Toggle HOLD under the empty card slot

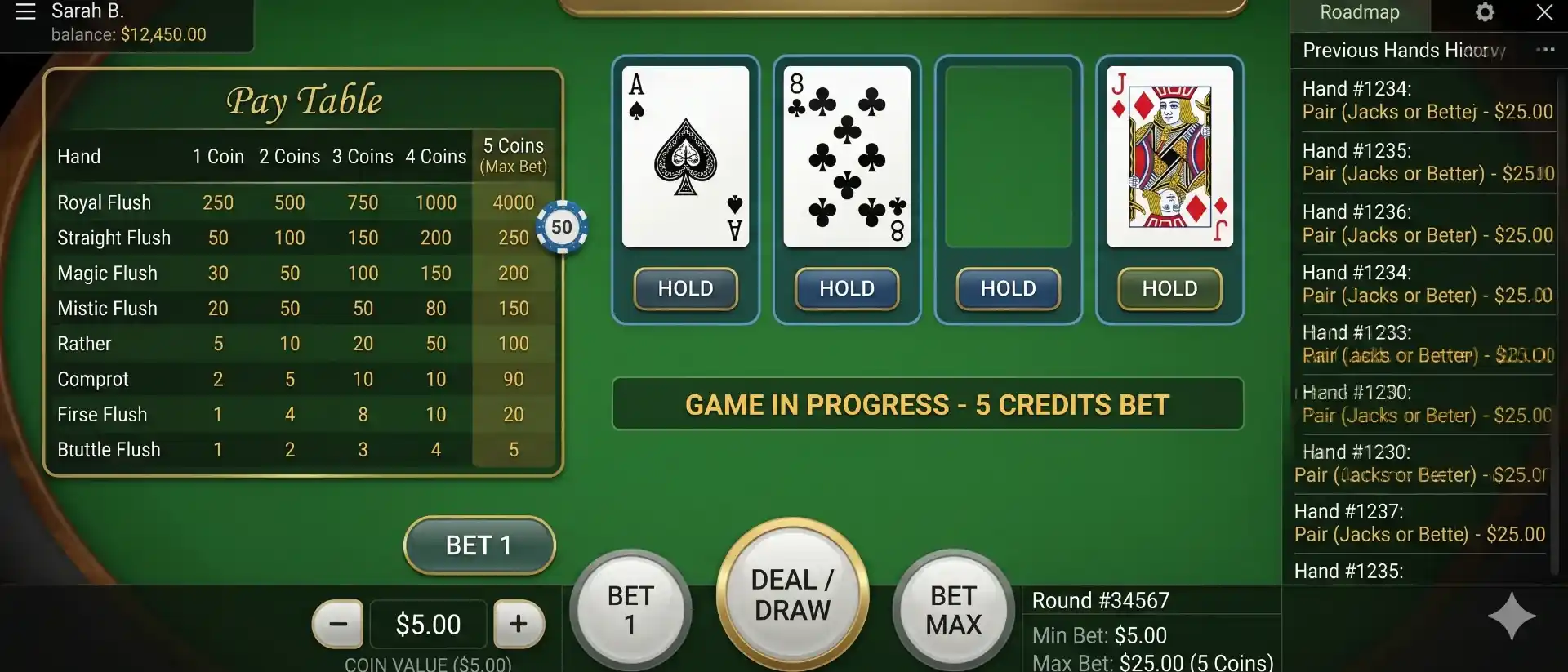click(1007, 289)
